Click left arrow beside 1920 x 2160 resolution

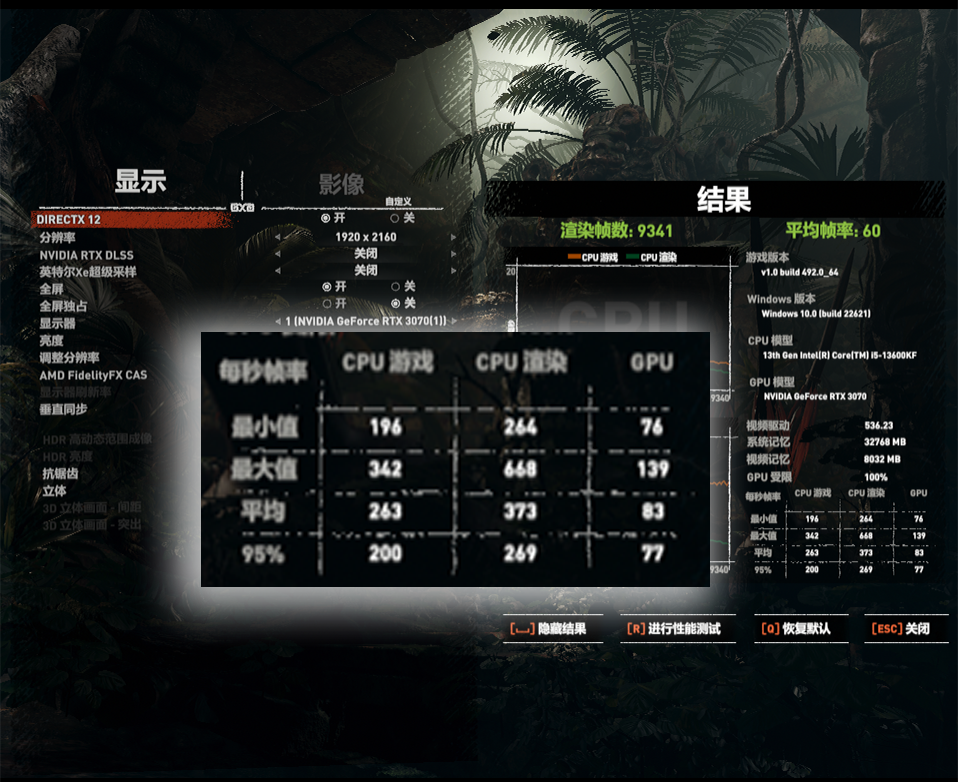tap(277, 238)
